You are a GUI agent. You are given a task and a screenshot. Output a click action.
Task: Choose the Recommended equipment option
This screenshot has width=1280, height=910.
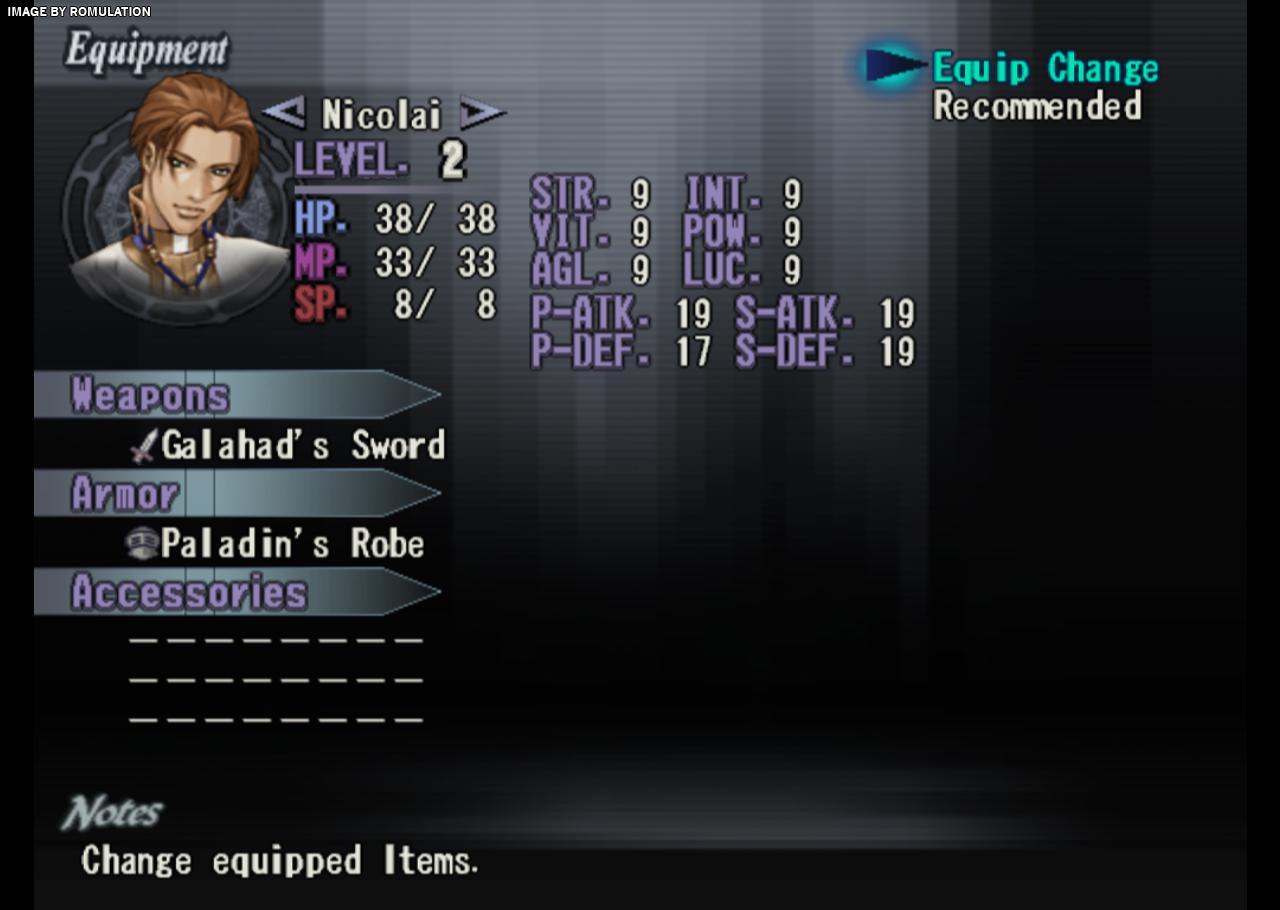click(x=1037, y=106)
